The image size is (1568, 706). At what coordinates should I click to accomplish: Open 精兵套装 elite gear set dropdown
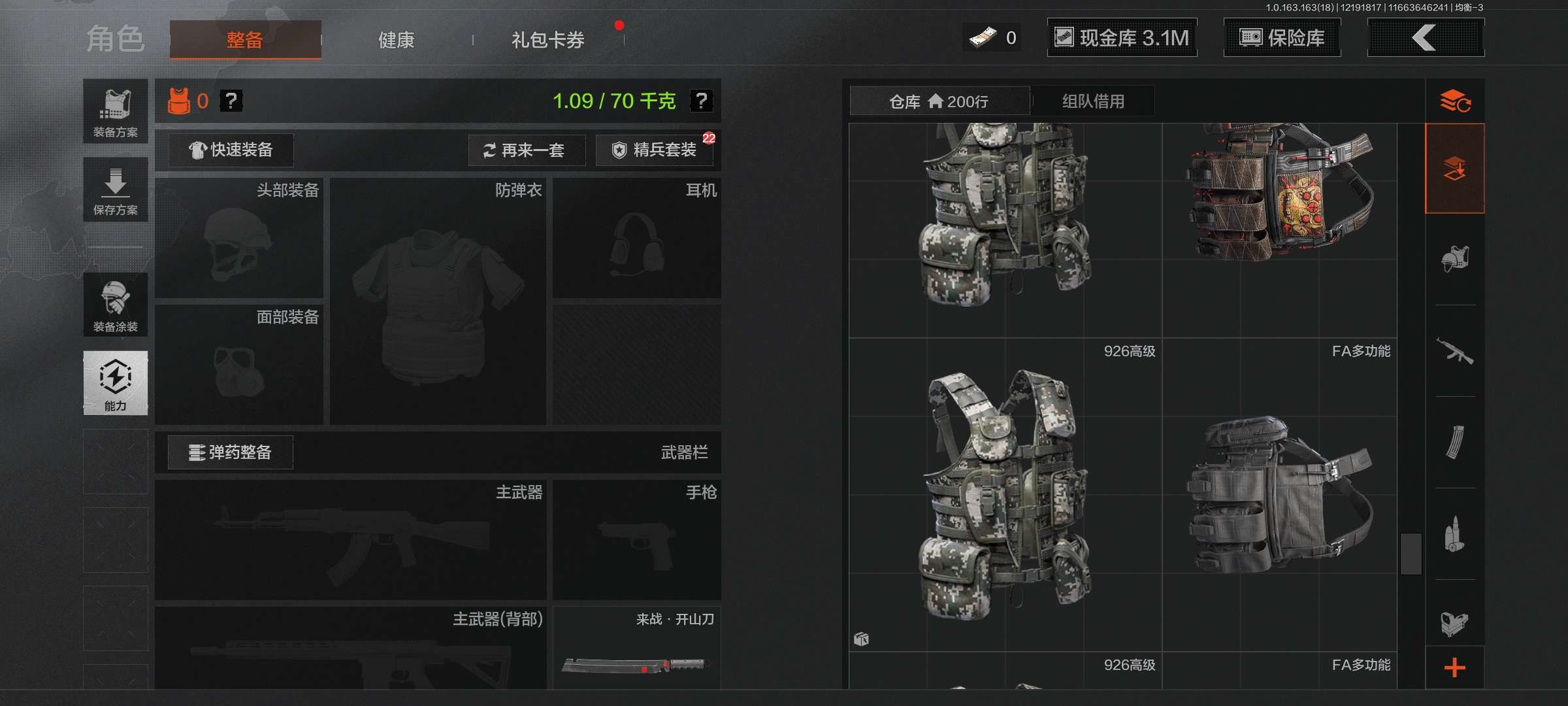653,150
